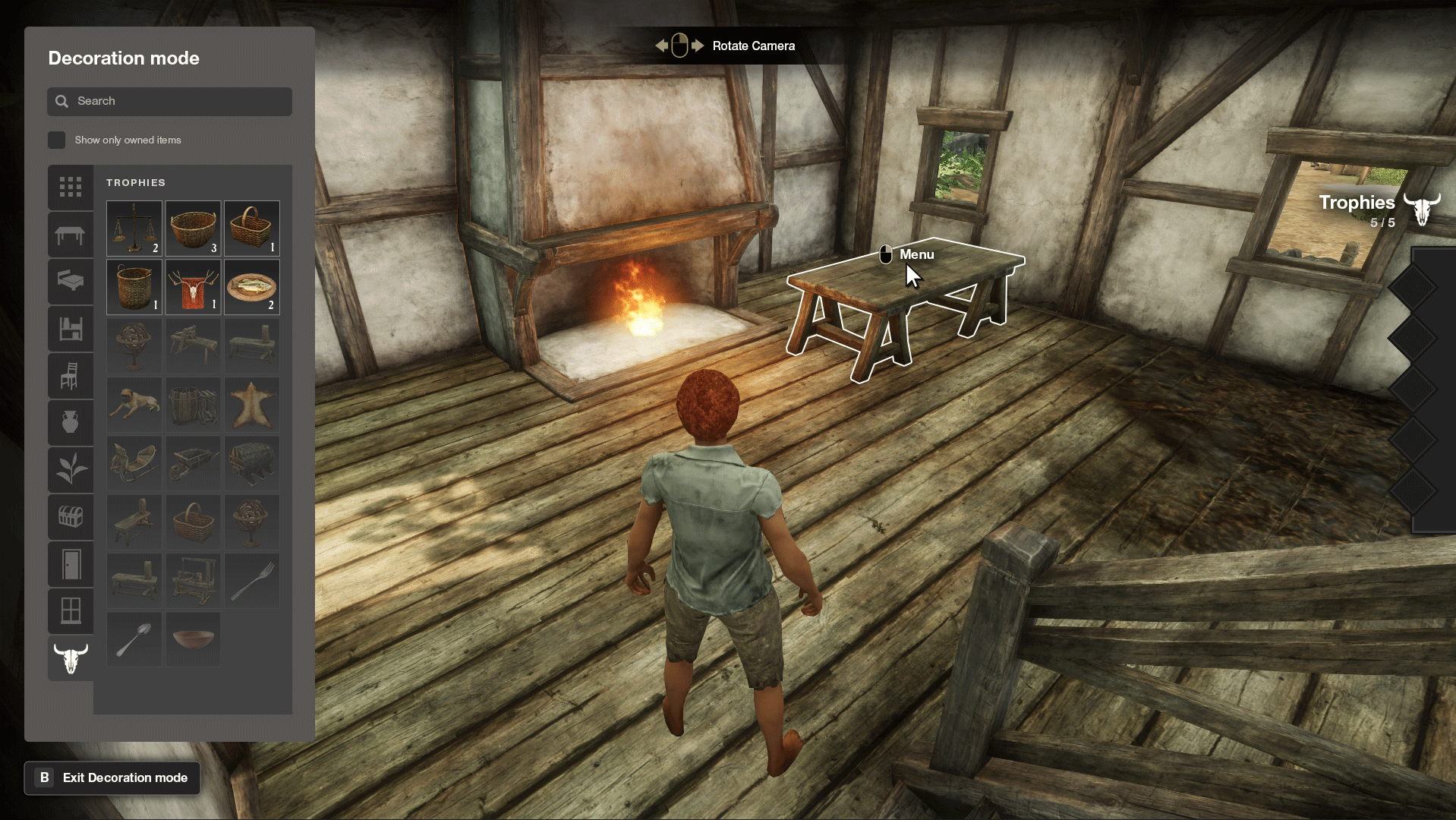Viewport: 1456px width, 820px height.
Task: Open the tables category tab
Action: pos(71,235)
